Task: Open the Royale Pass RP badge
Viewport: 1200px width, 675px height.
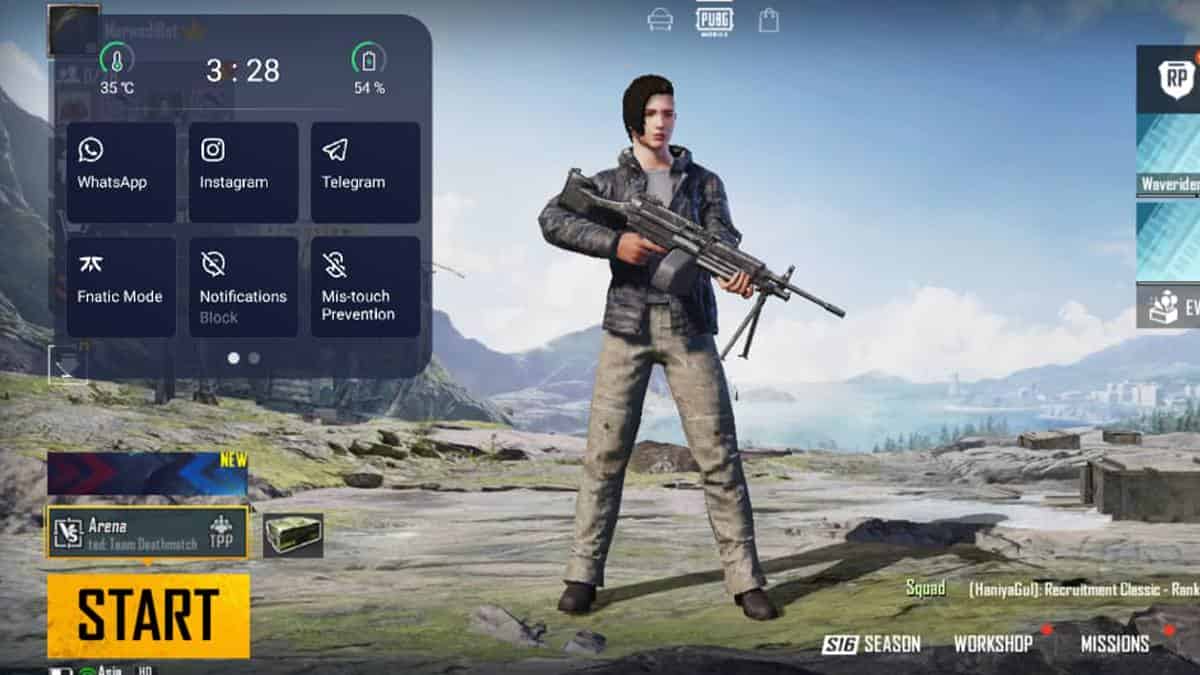Action: (1174, 78)
